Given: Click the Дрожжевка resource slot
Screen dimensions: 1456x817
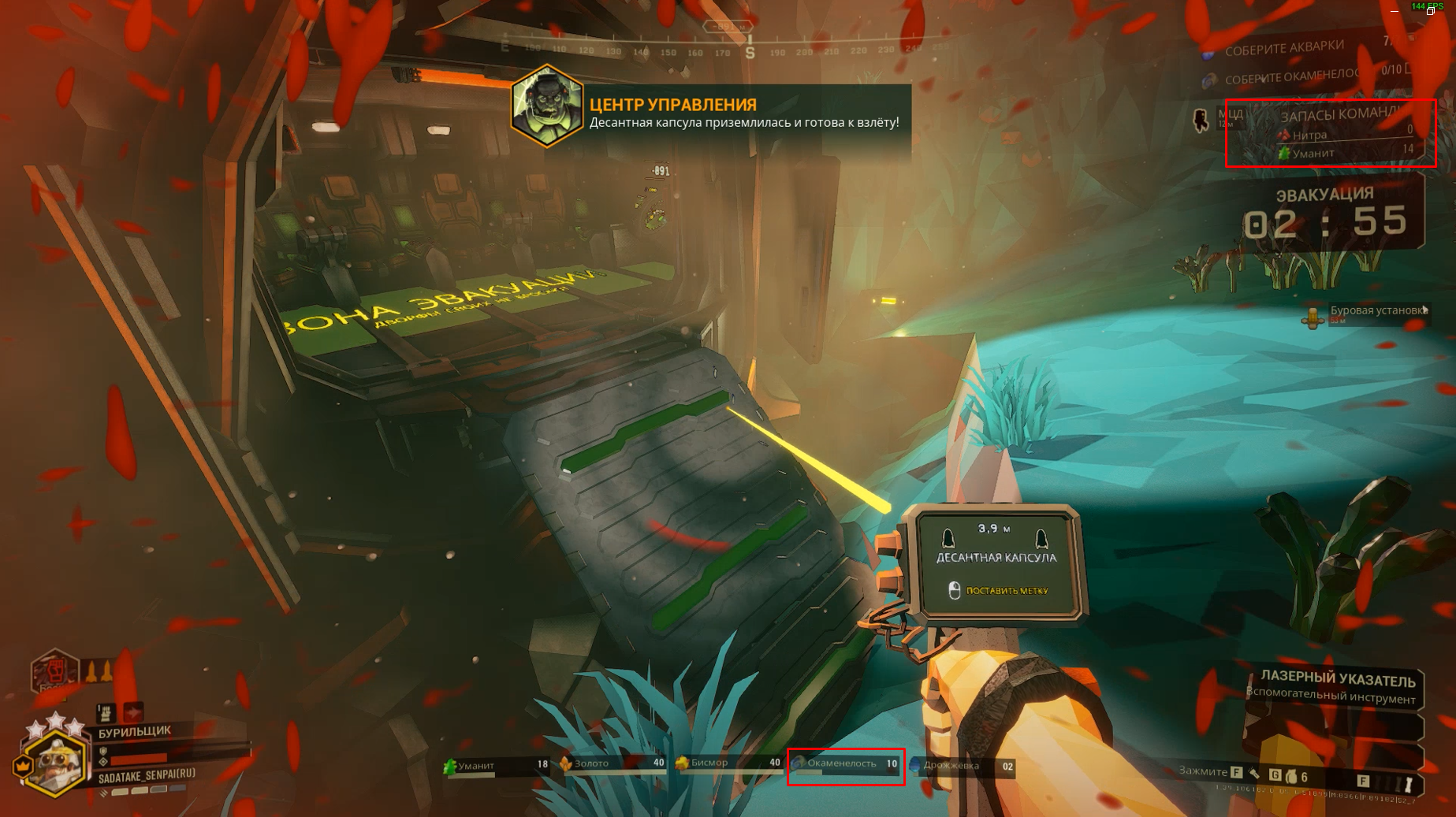Looking at the screenshot, I should (x=962, y=766).
